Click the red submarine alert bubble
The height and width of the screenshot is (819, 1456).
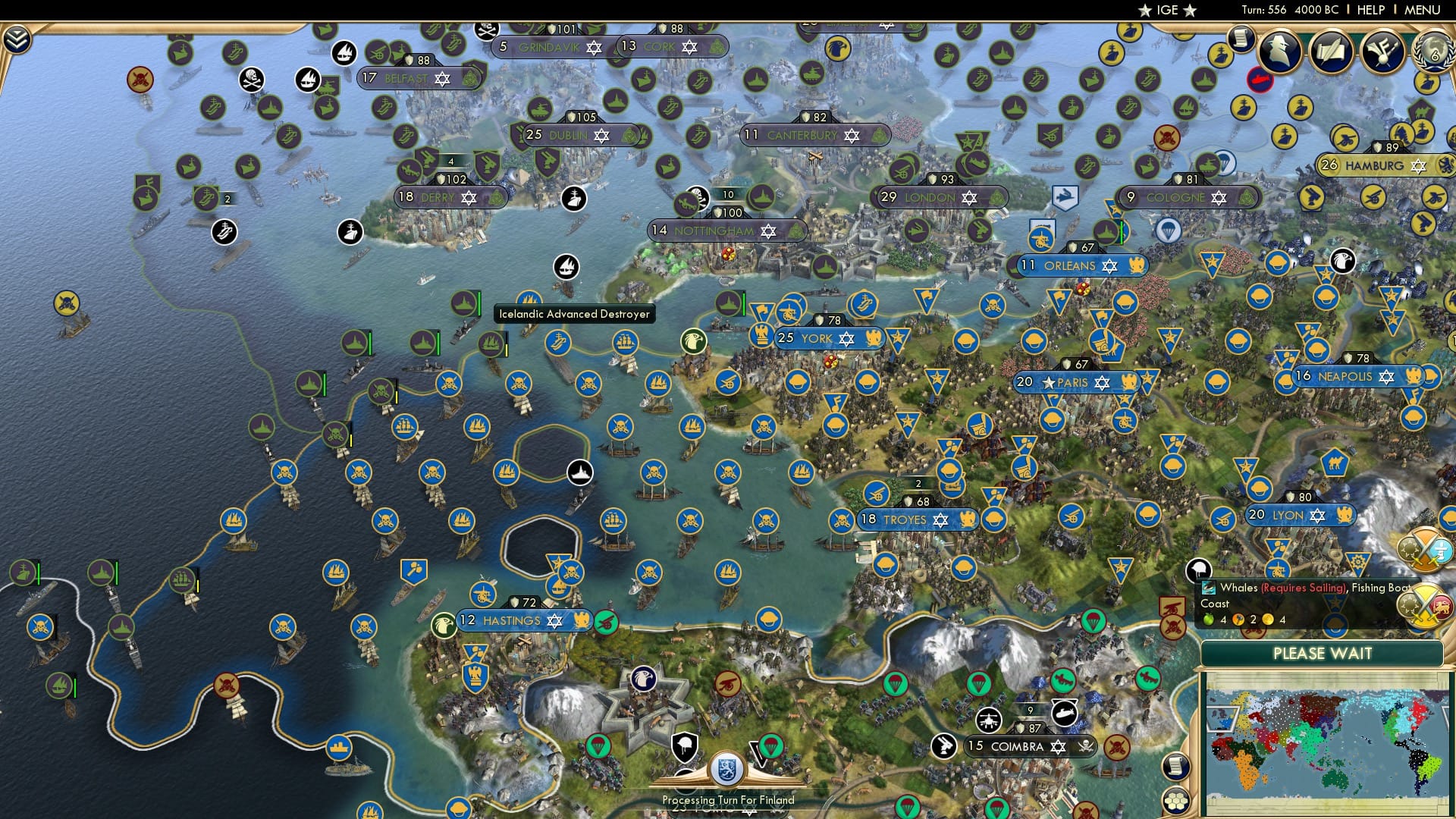tap(1259, 79)
